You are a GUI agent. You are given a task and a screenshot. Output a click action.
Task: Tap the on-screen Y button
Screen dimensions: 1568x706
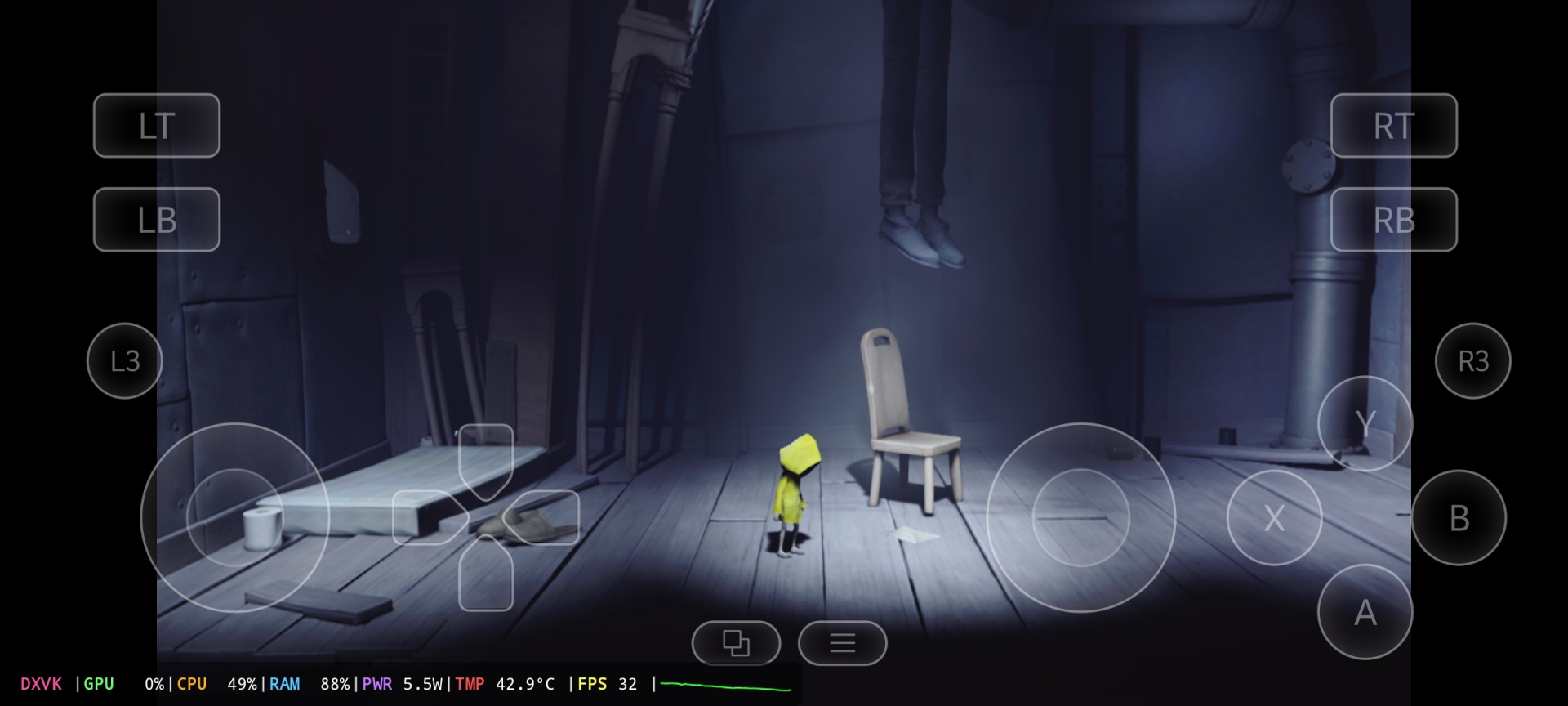(1365, 423)
